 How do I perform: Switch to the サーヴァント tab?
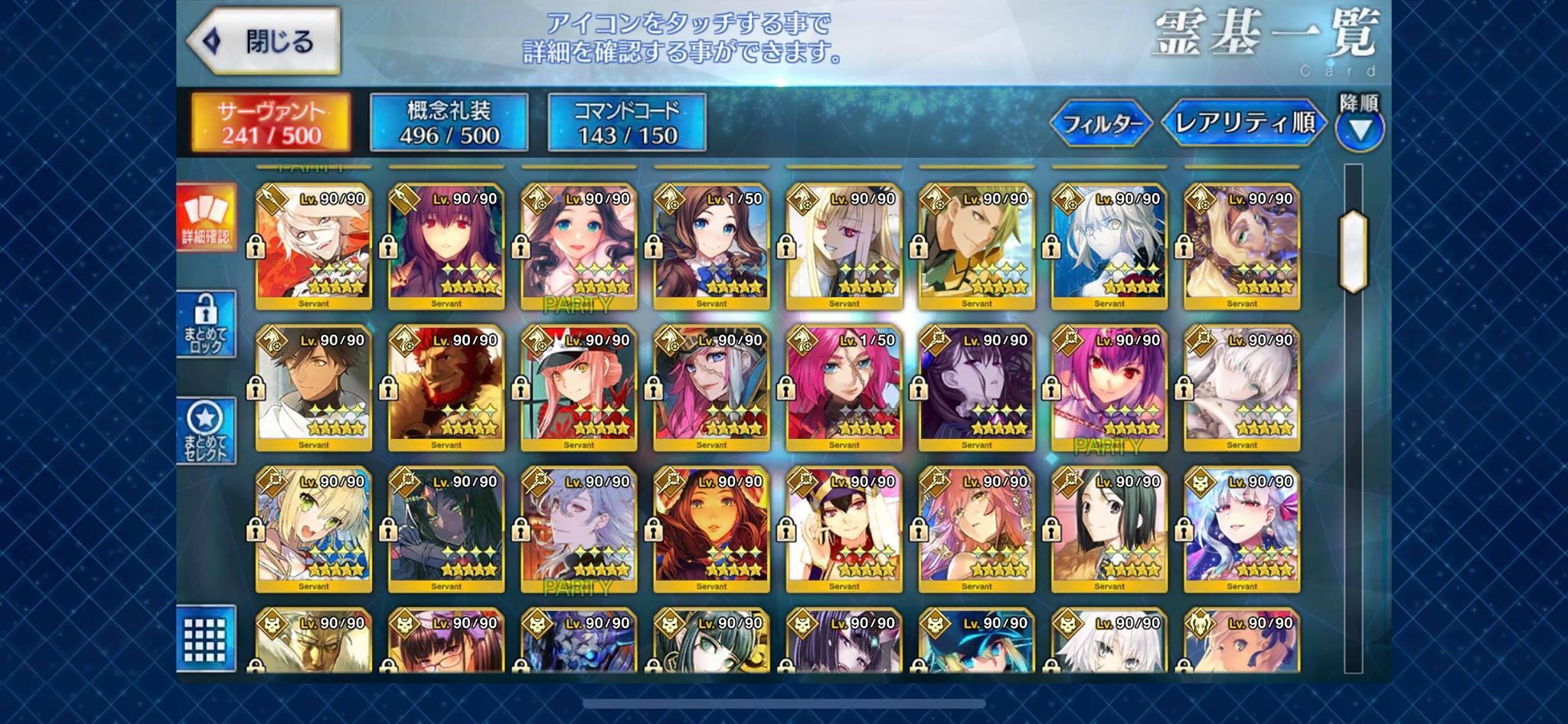271,123
